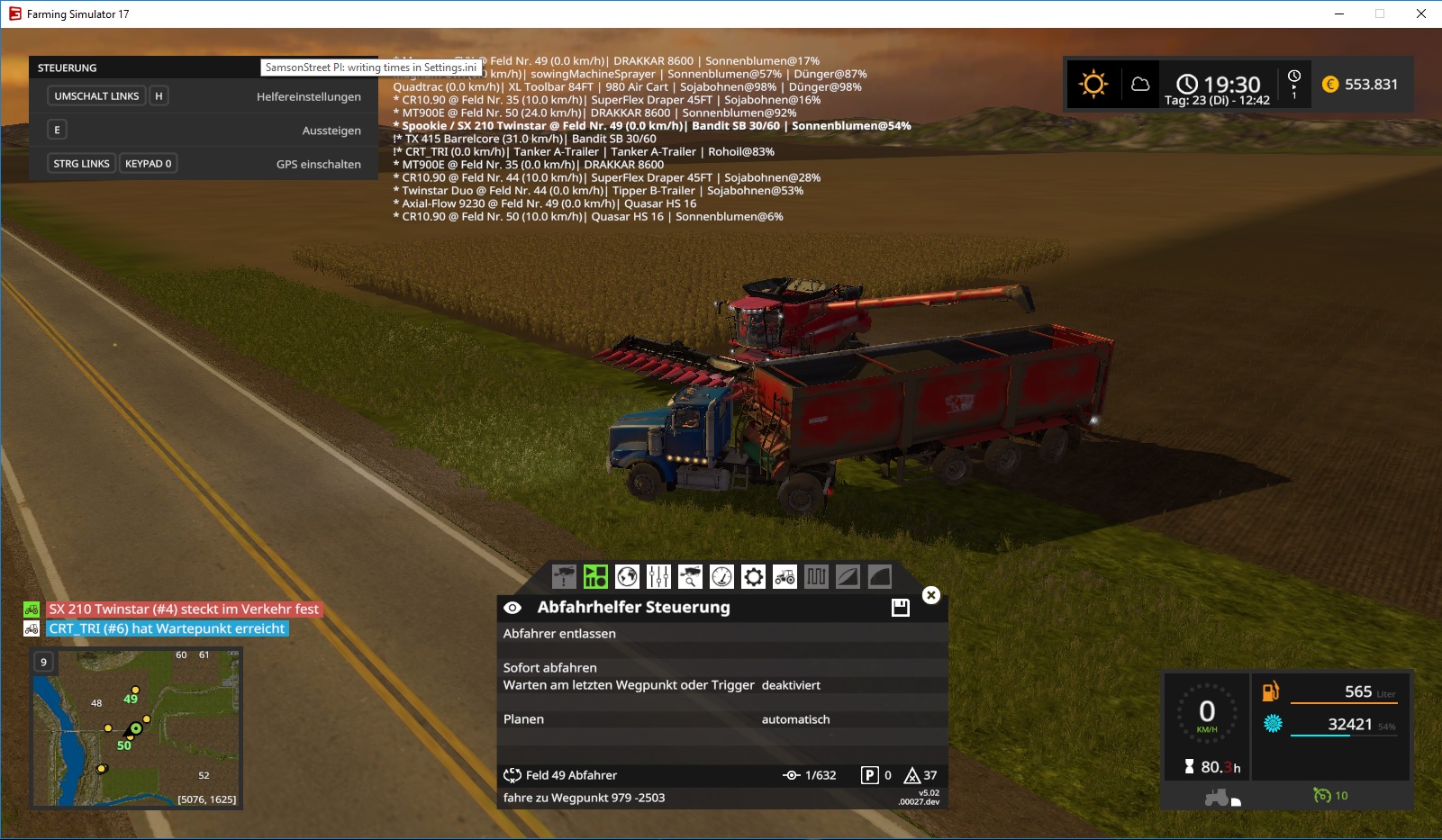Click the field pattern course generation icon
The height and width of the screenshot is (840, 1442).
[x=817, y=577]
